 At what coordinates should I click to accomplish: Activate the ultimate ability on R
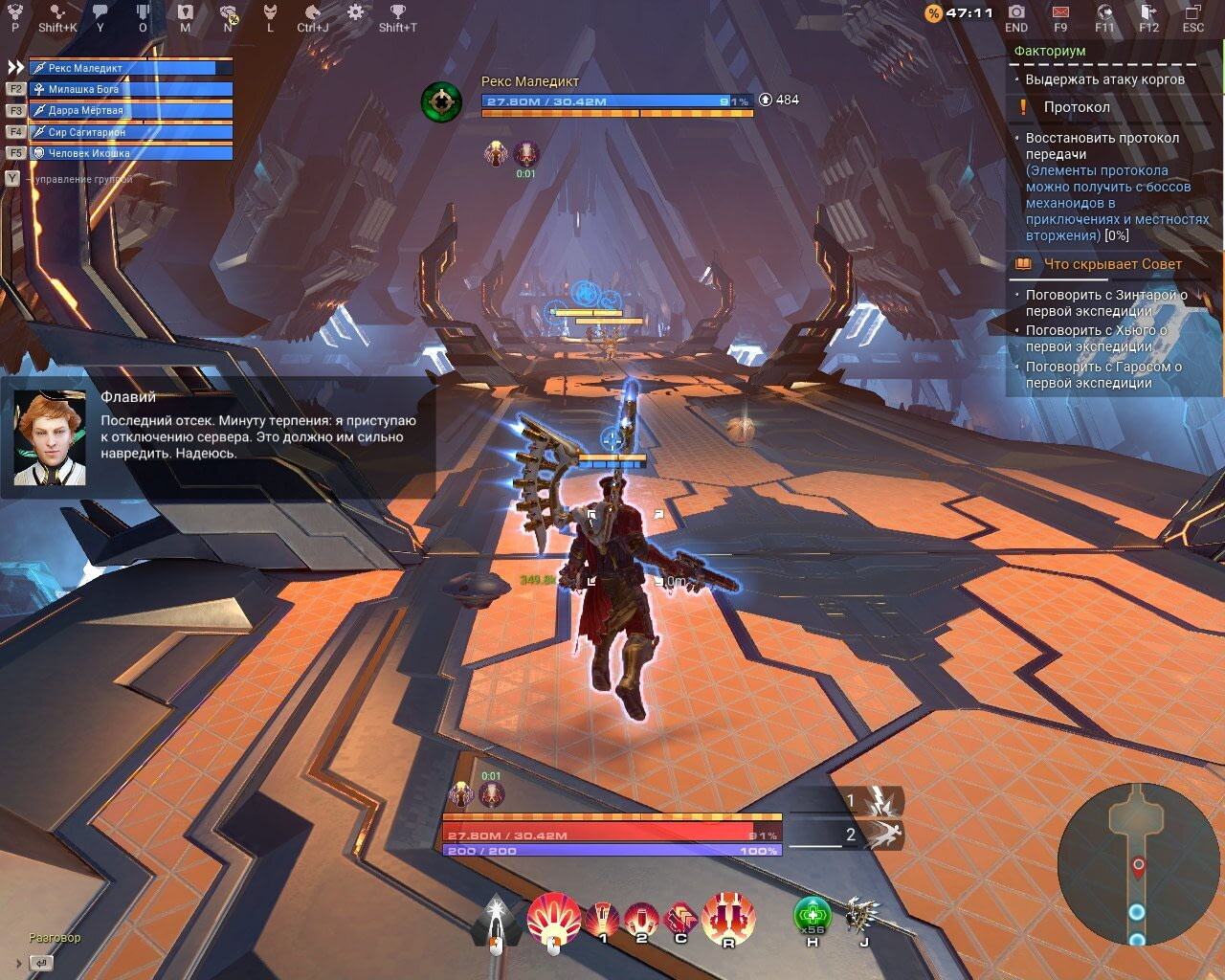tap(728, 915)
